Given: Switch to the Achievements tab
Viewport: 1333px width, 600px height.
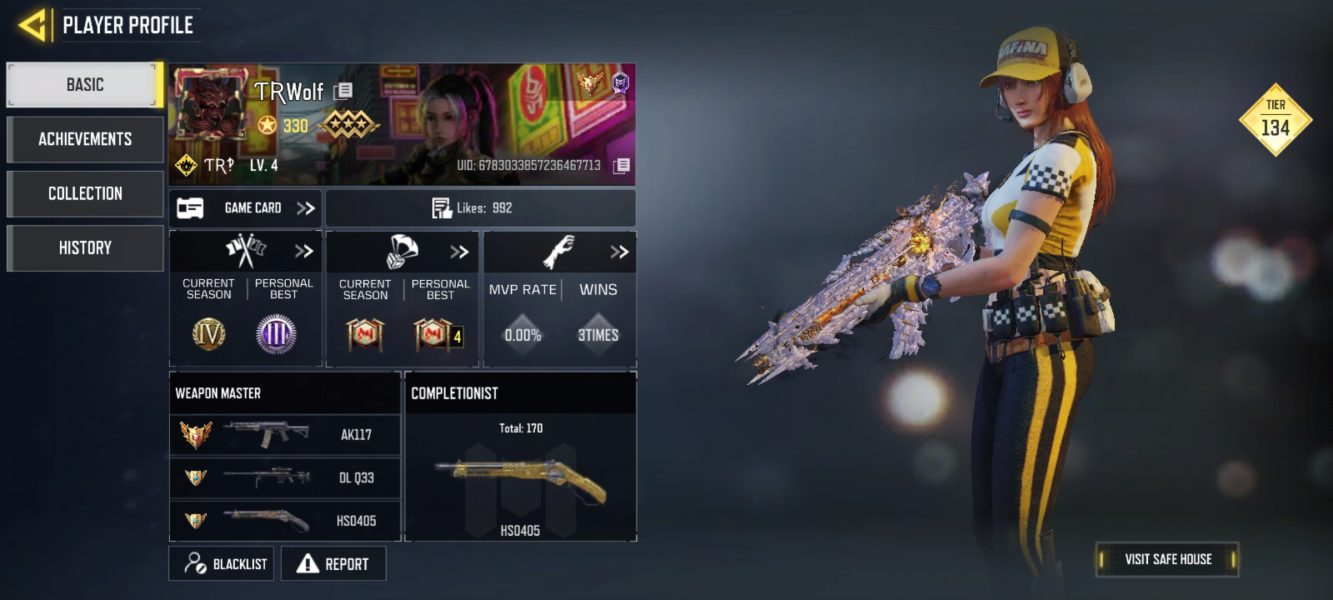Looking at the screenshot, I should point(85,139).
